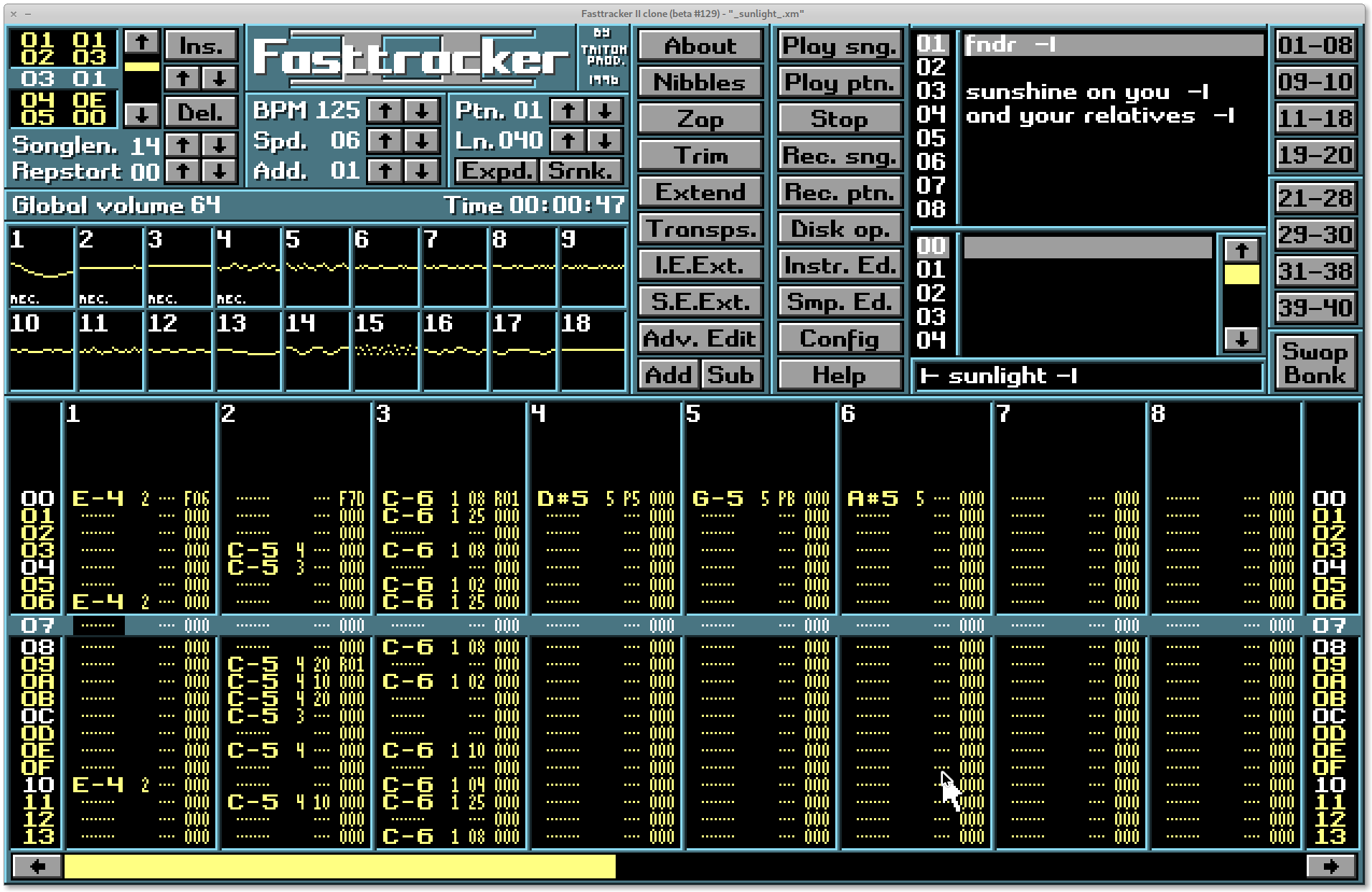Decrease speed with the Spd. down arrow
Screen dimensions: 1372x892
point(422,141)
